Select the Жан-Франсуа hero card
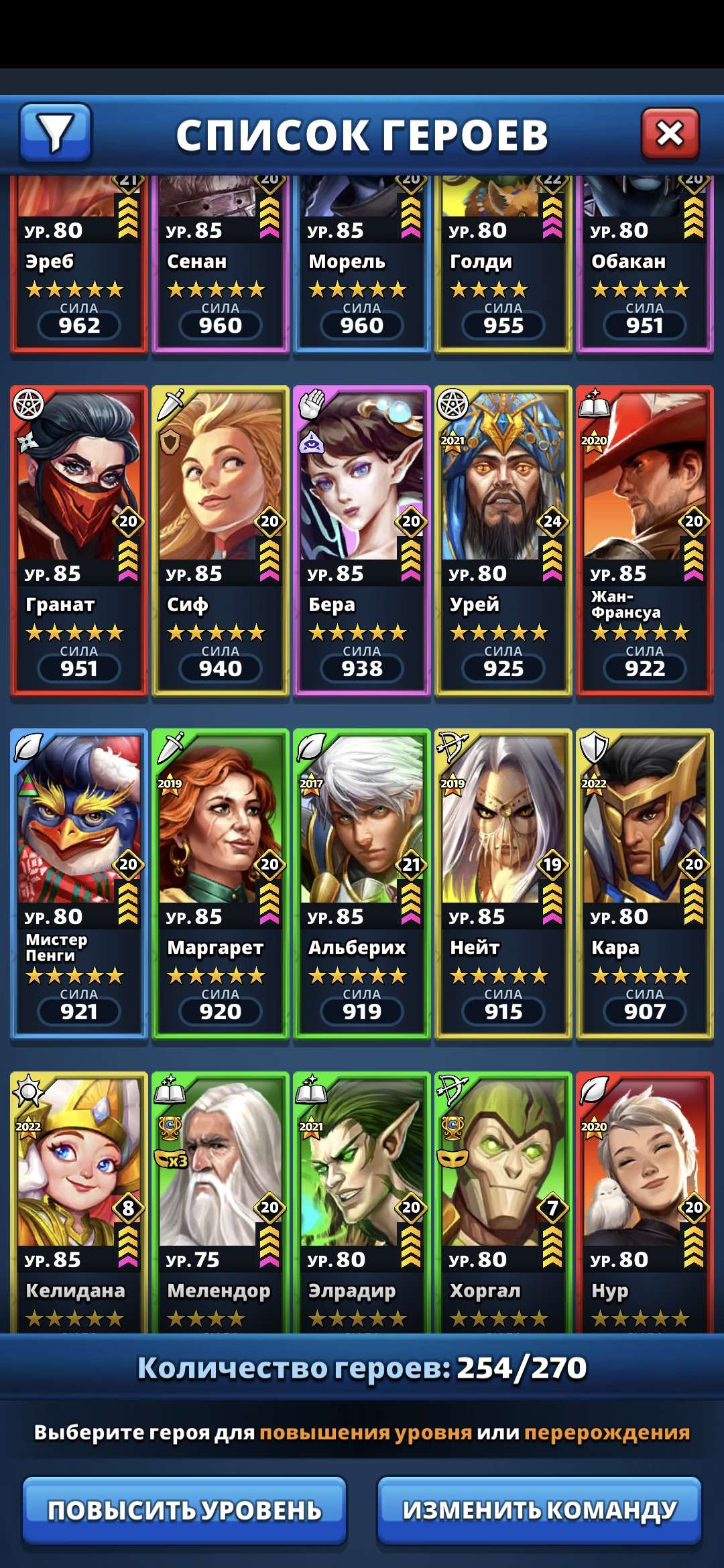 tap(645, 540)
